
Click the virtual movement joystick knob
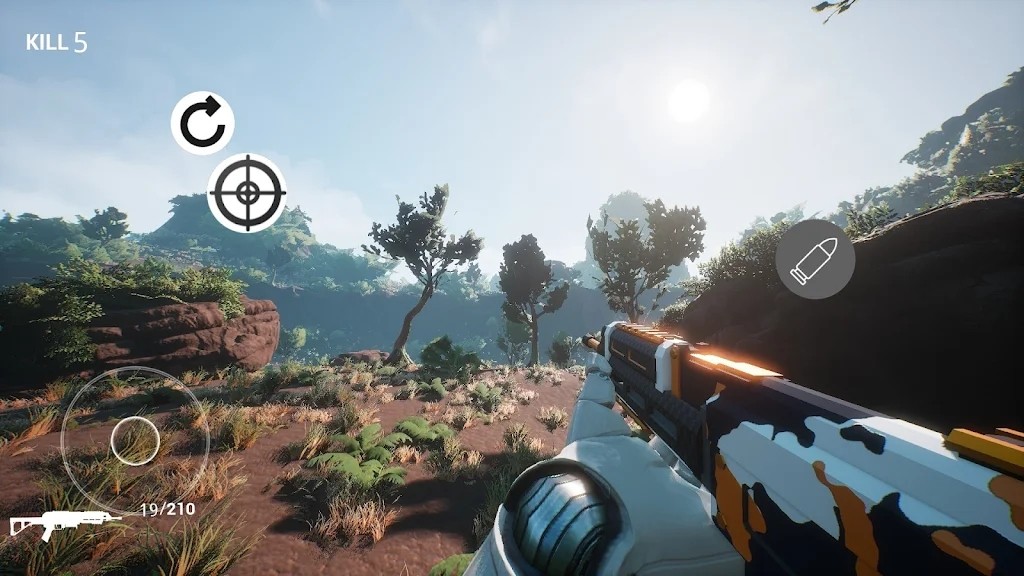click(135, 441)
